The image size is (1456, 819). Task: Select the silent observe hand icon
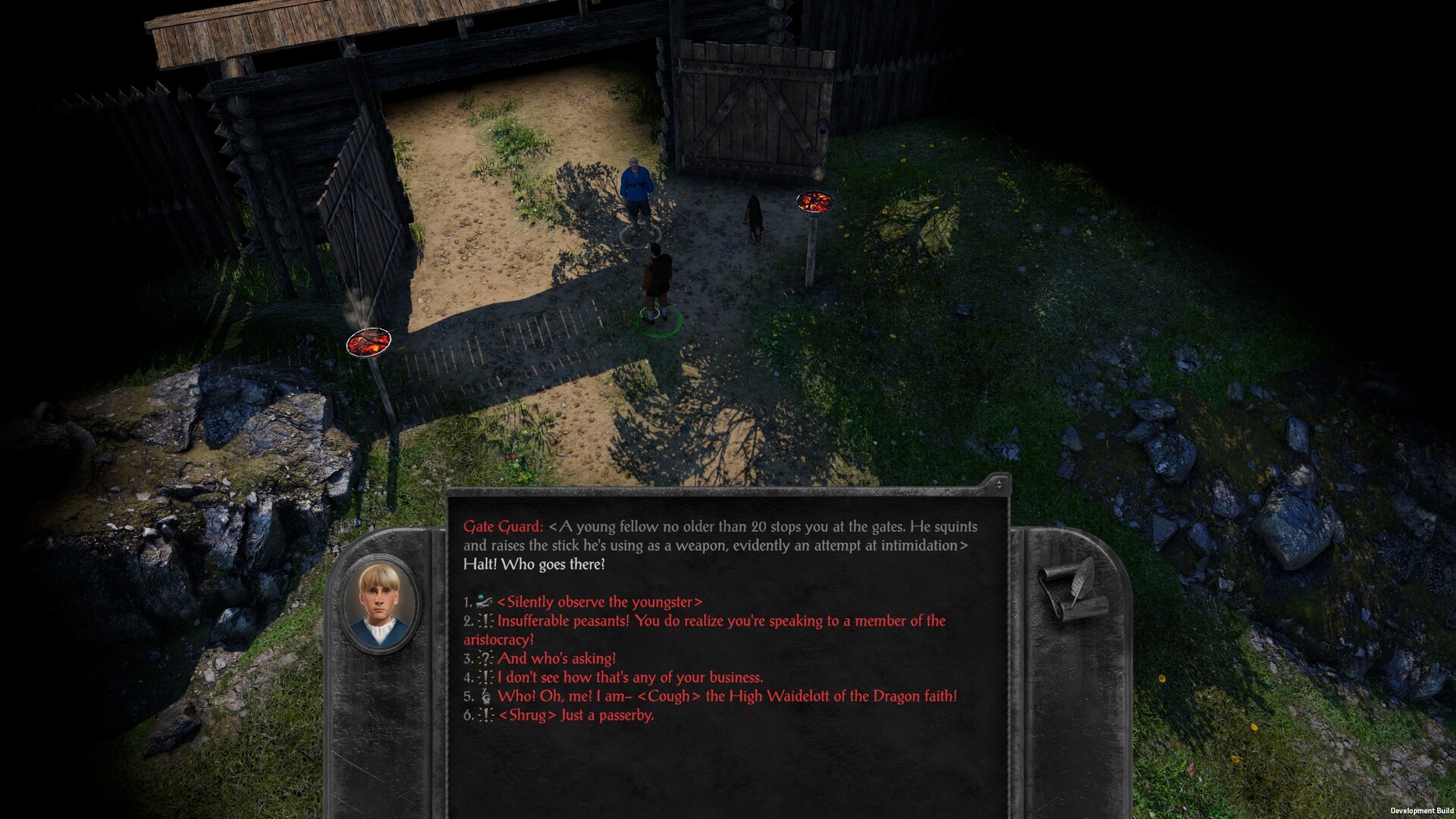click(x=483, y=602)
